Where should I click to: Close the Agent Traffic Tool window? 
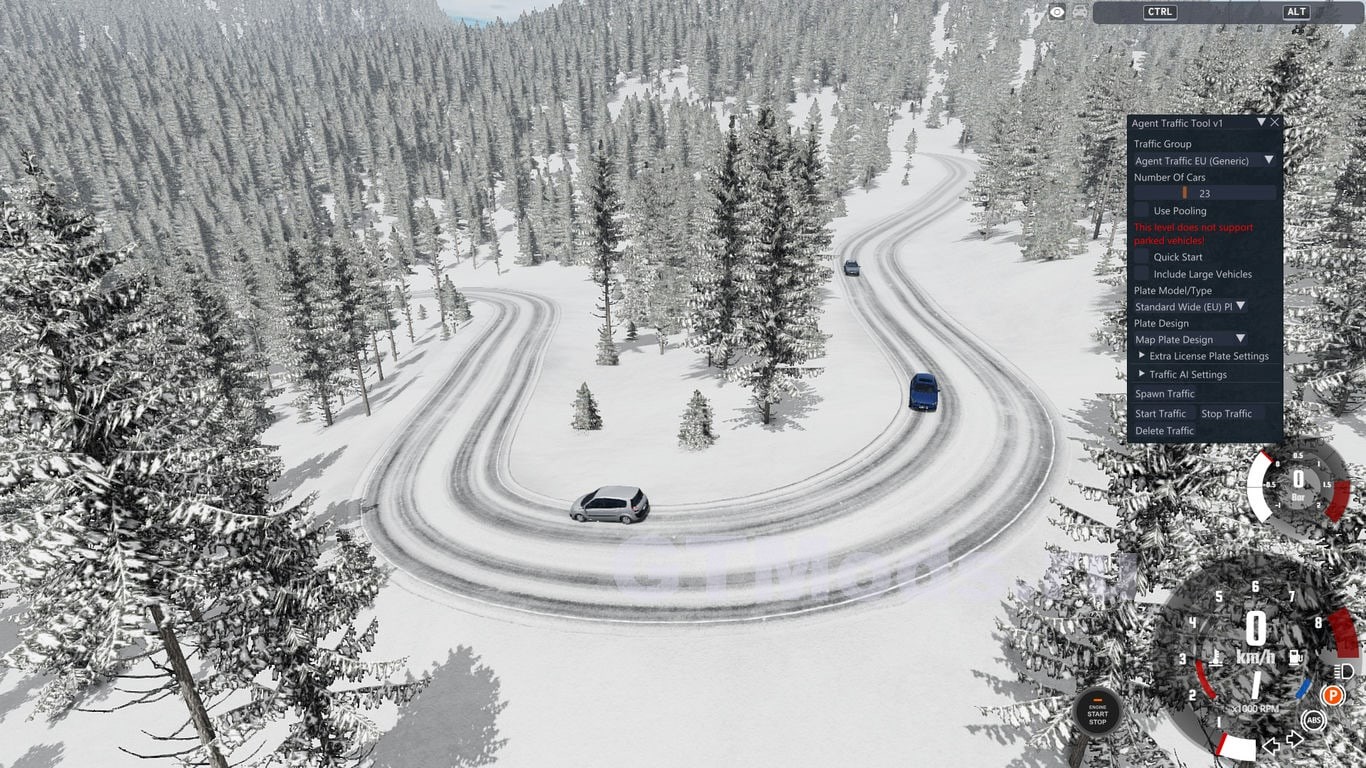1275,123
